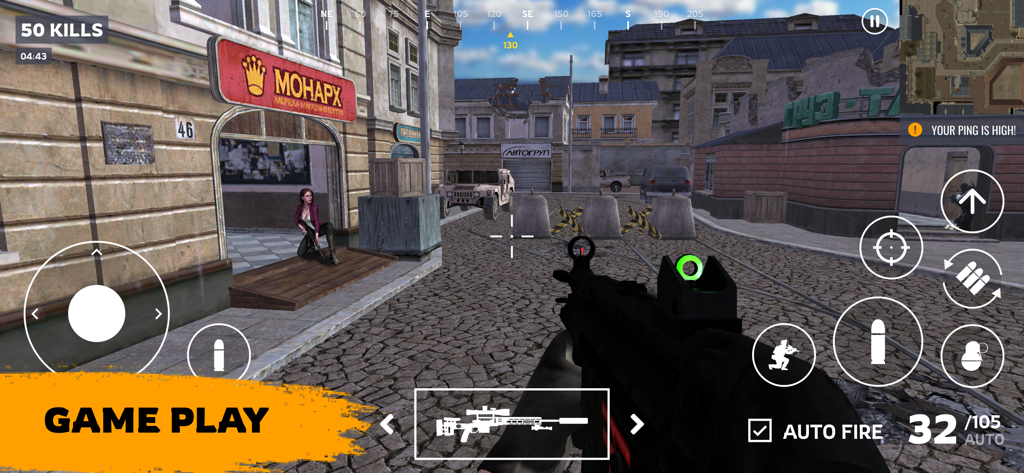This screenshot has height=473, width=1024.
Task: Tap the movement joystick knob
Action: (x=97, y=313)
